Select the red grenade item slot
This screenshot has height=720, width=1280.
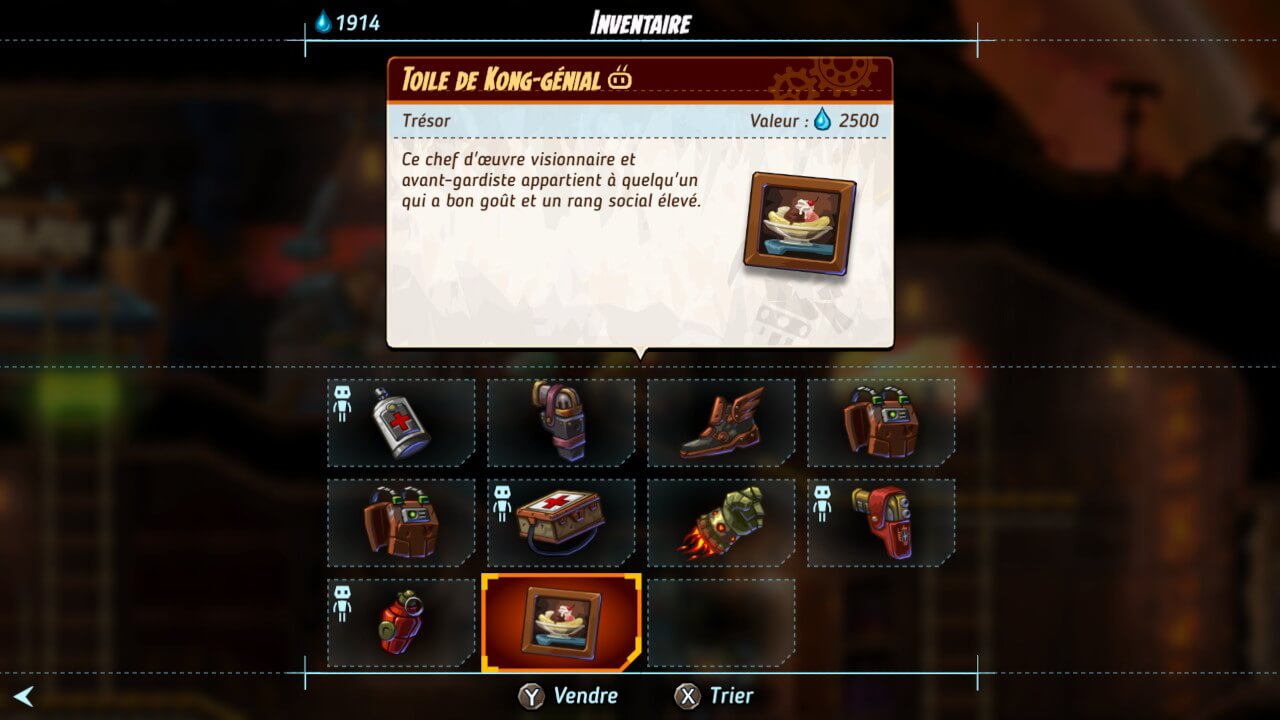(x=401, y=623)
